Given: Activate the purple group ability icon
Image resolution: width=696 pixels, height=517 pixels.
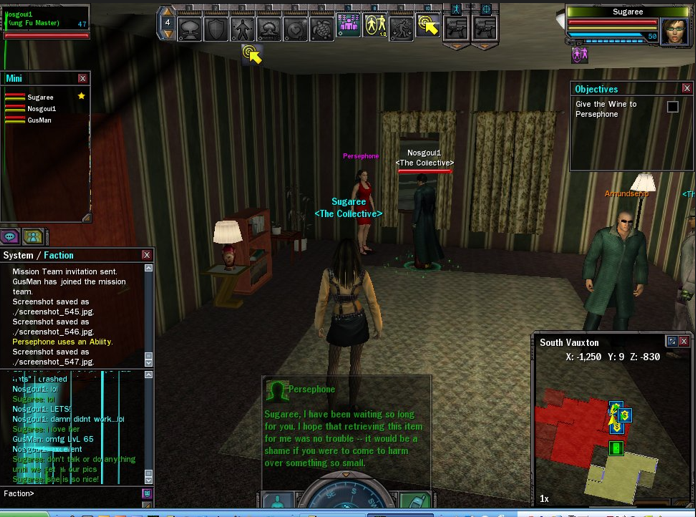Looking at the screenshot, I should click(x=348, y=26).
